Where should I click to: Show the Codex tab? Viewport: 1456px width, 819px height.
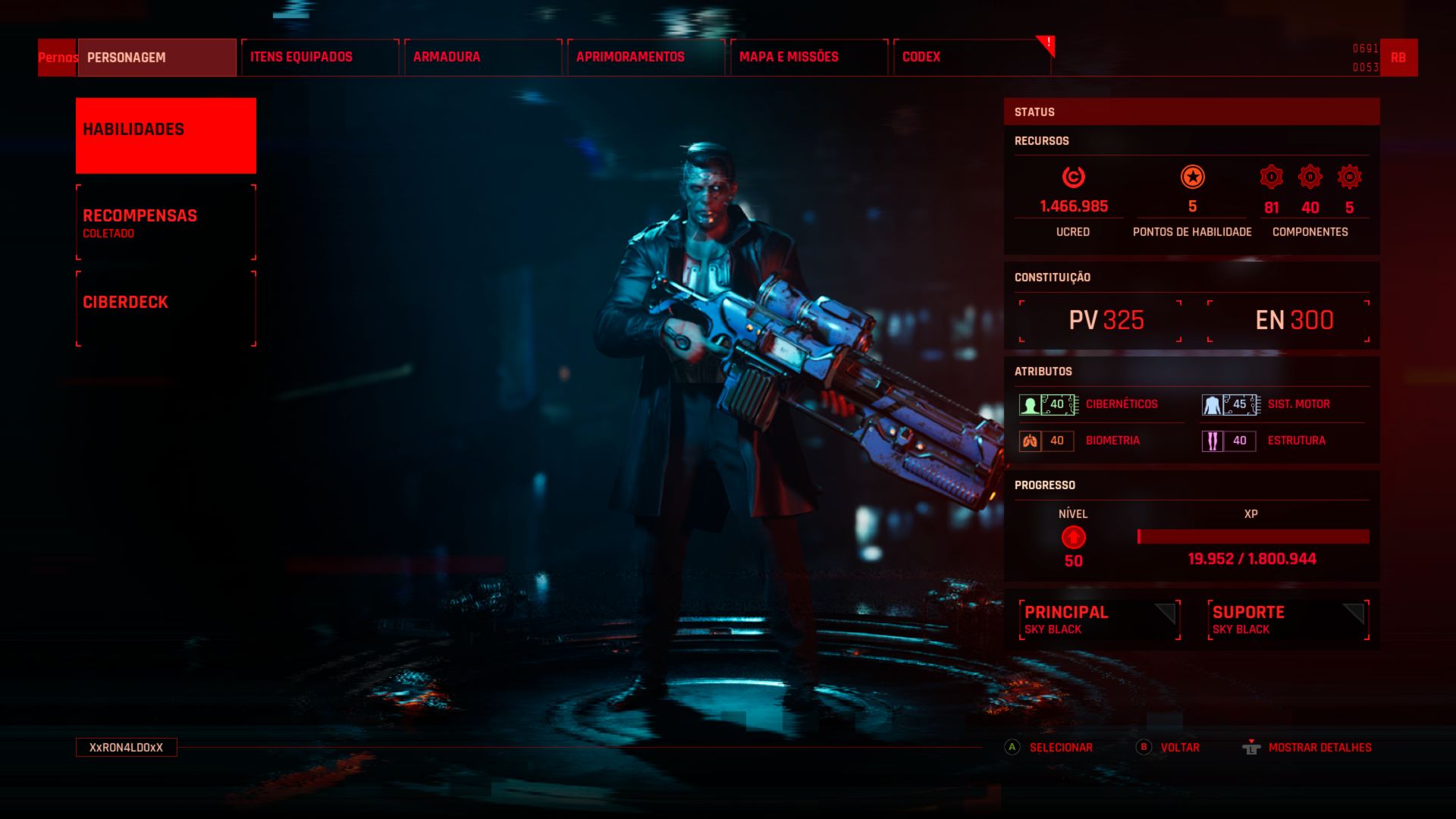pyautogui.click(x=971, y=58)
